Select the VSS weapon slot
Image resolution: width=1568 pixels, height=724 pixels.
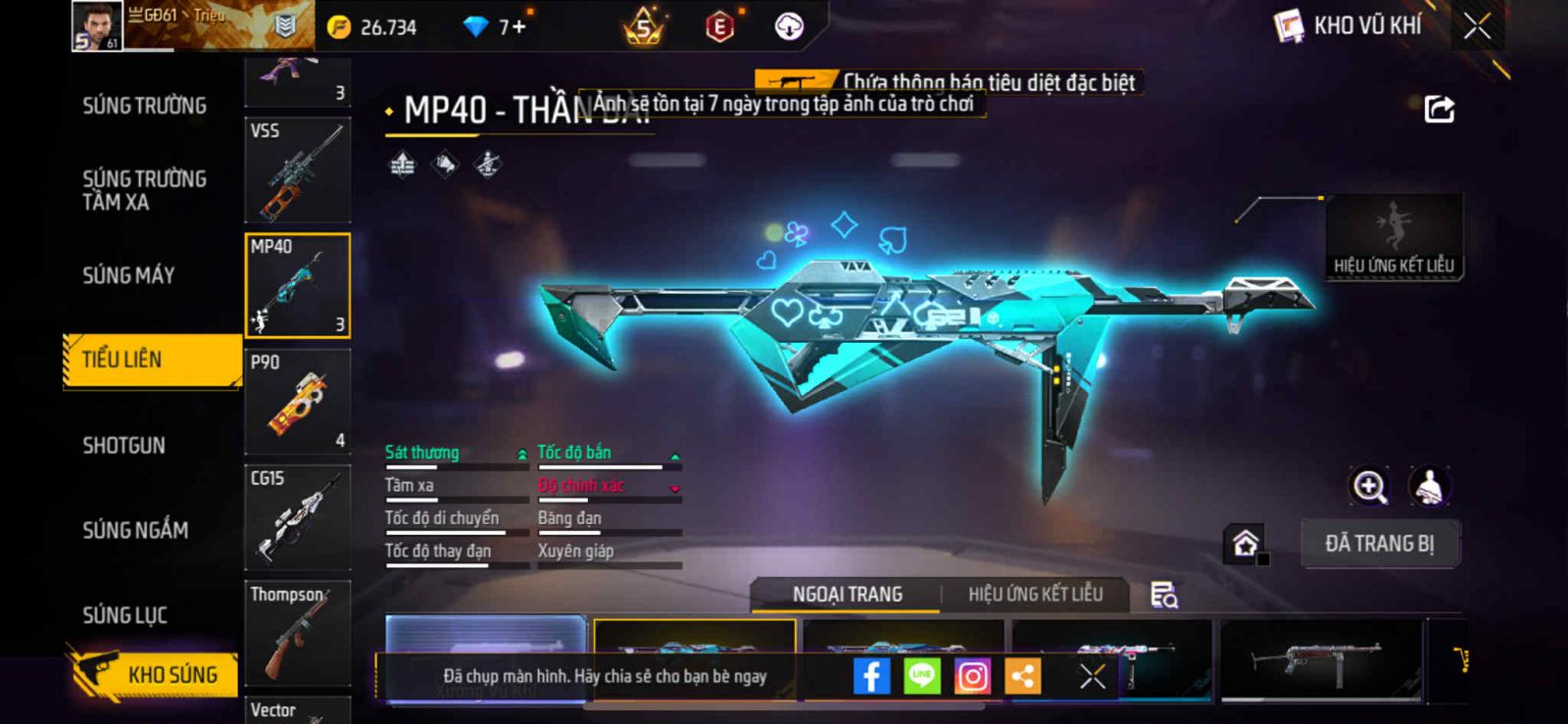[298, 170]
